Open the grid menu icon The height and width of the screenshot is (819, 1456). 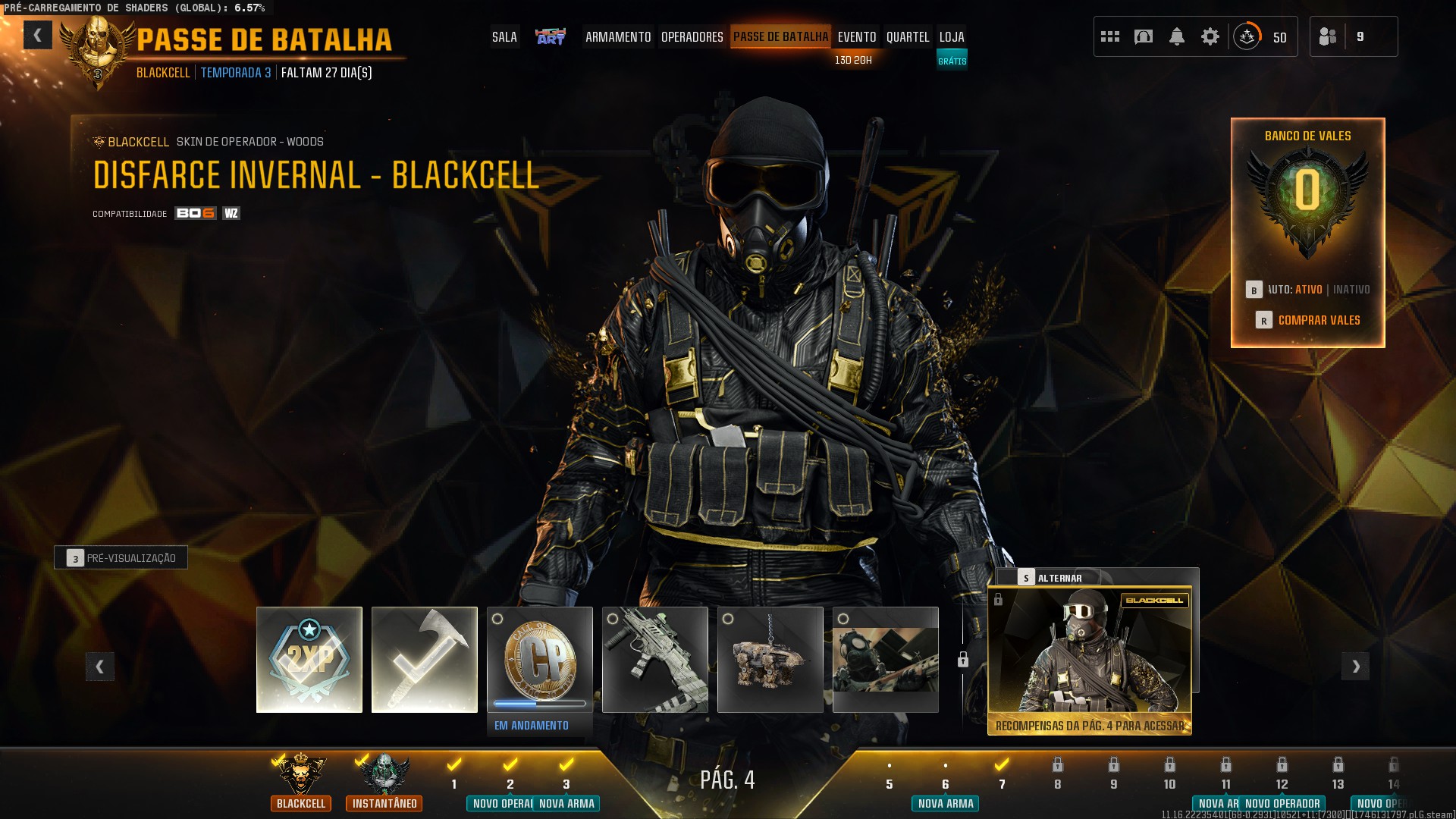[x=1110, y=36]
